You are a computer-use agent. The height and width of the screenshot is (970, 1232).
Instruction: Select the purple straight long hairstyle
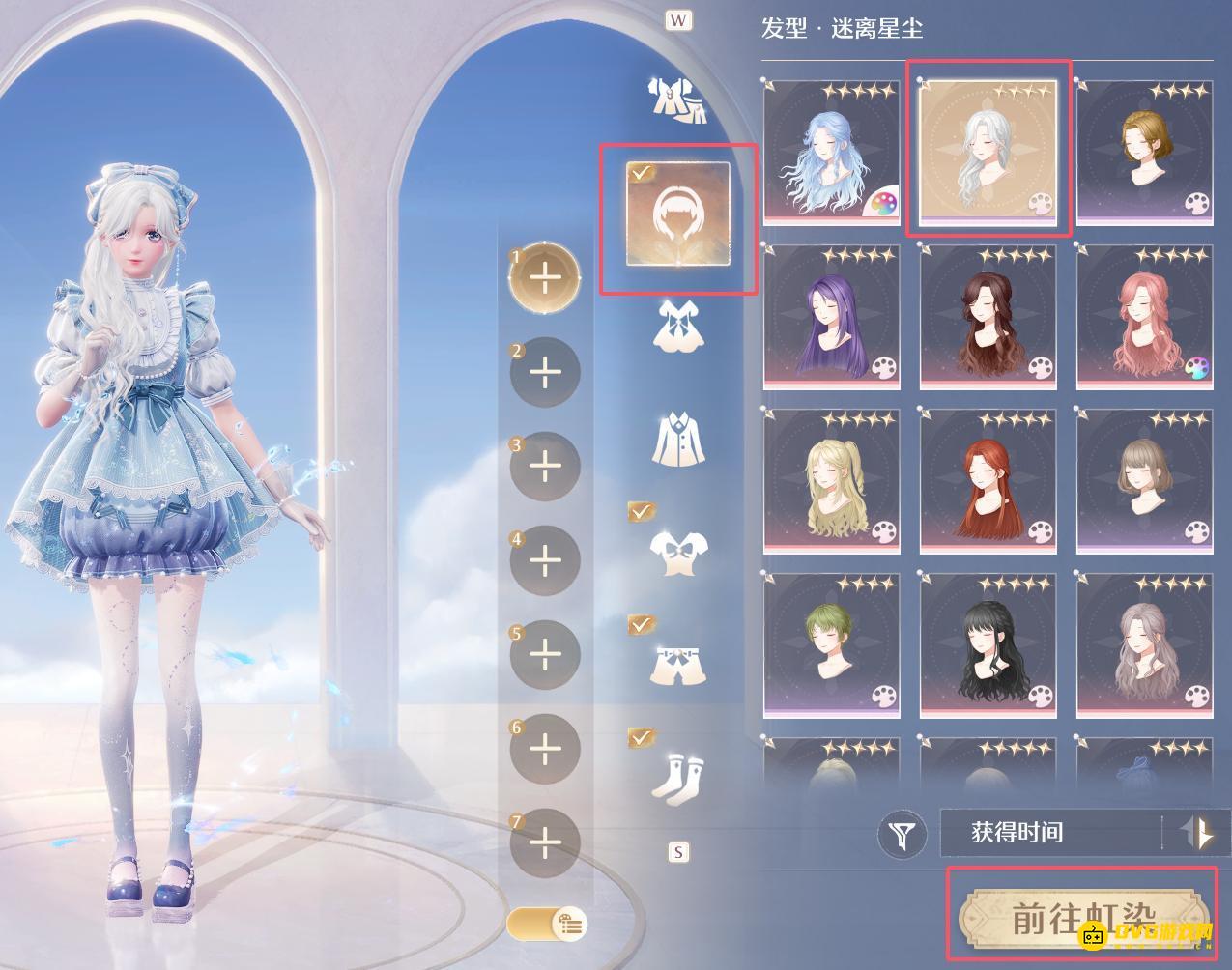pos(832,317)
